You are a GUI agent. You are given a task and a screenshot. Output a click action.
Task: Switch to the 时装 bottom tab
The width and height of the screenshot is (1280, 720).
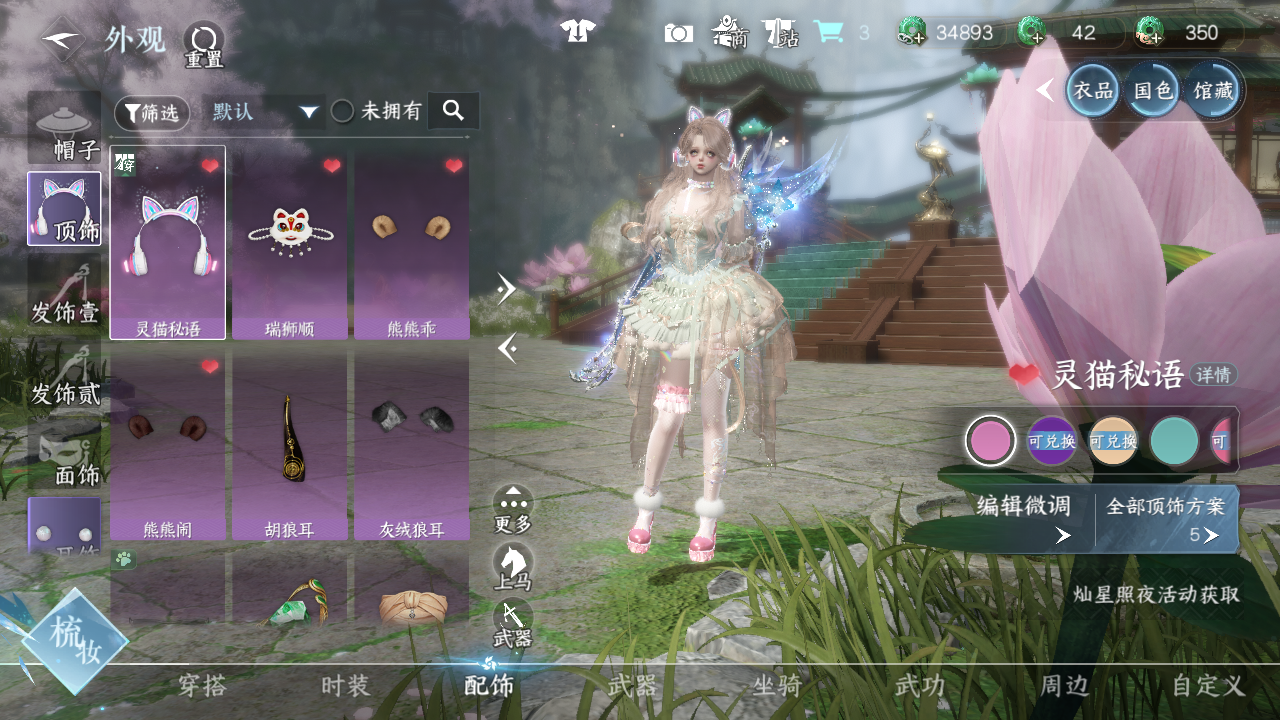(x=345, y=686)
